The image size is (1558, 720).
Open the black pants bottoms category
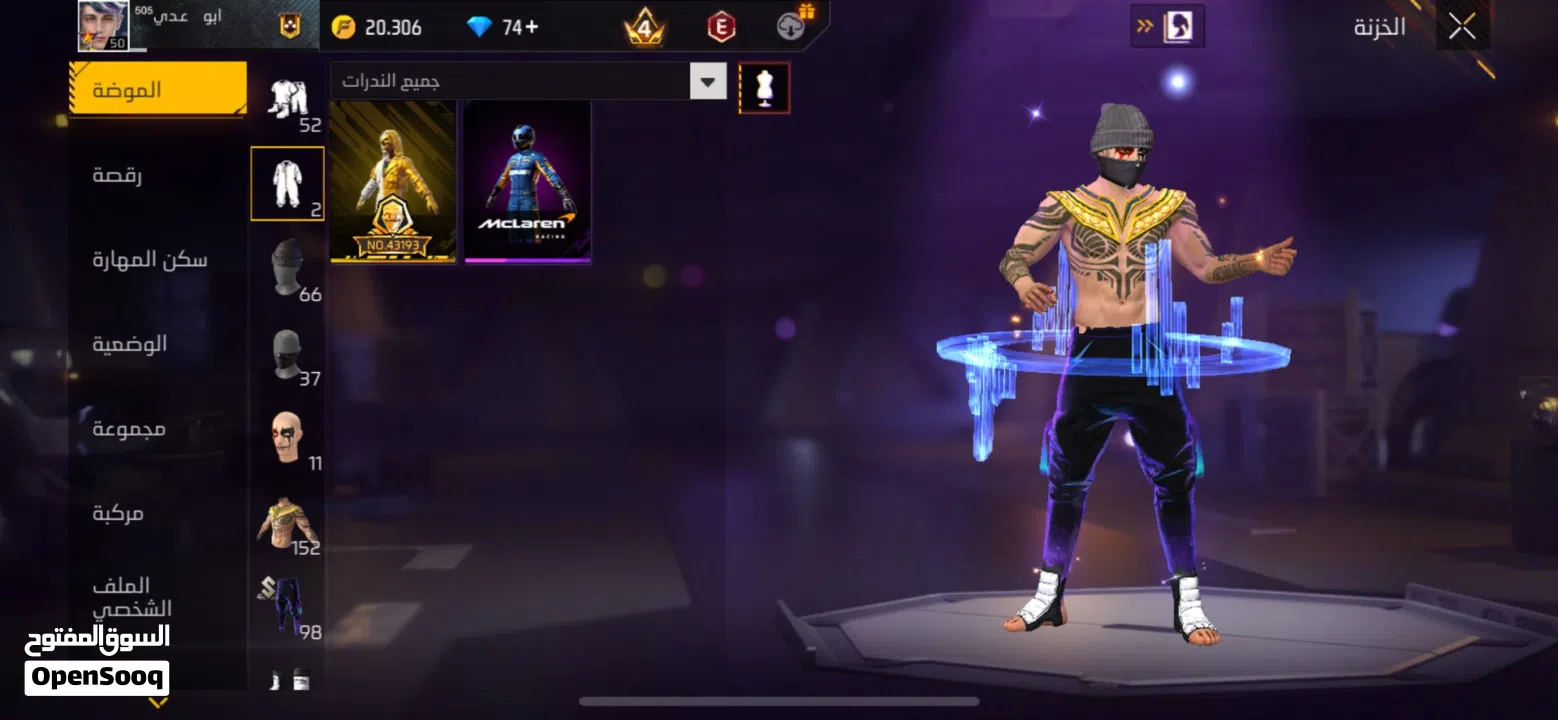(287, 607)
